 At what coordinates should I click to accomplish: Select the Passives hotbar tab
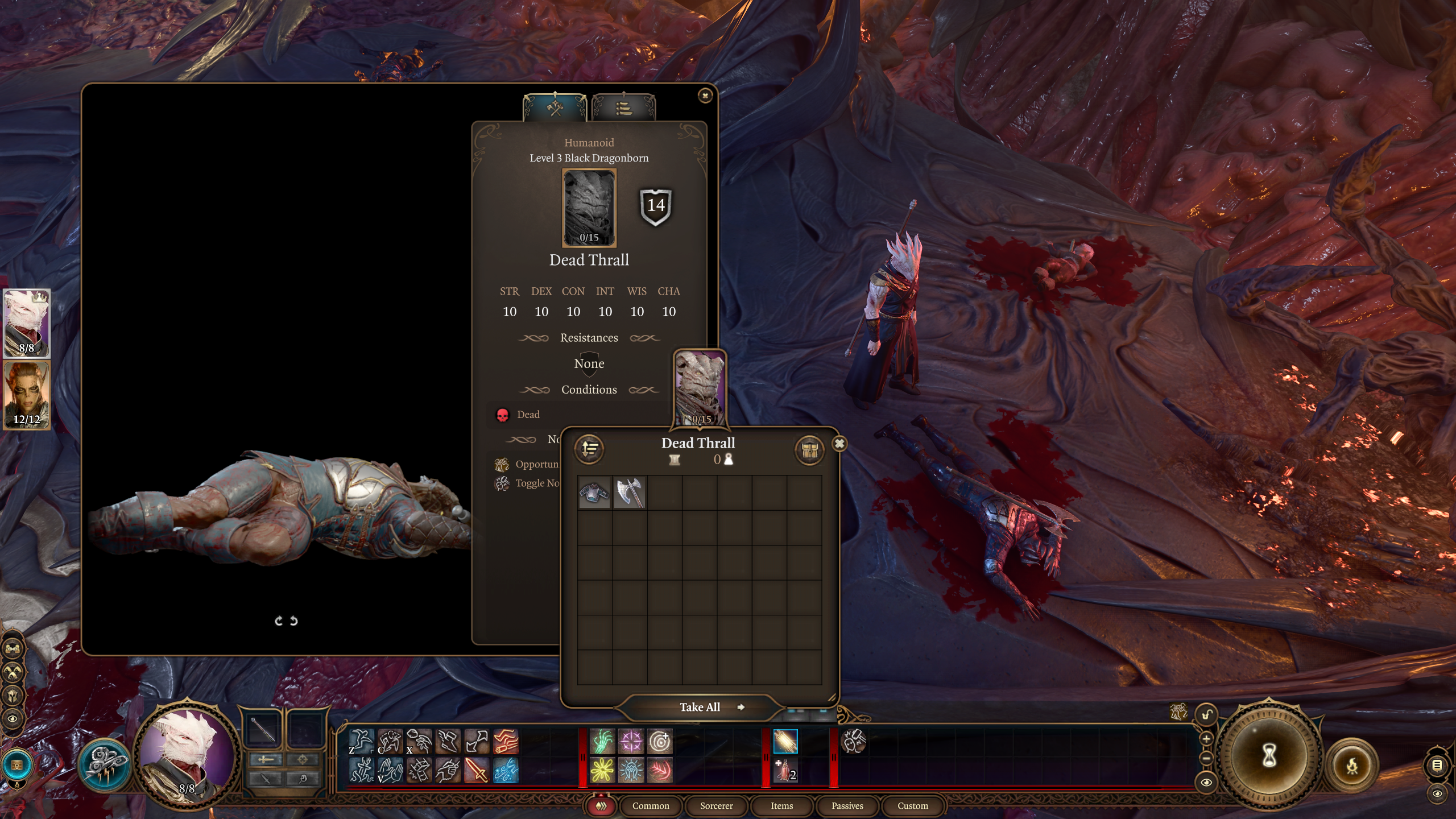pyautogui.click(x=847, y=805)
